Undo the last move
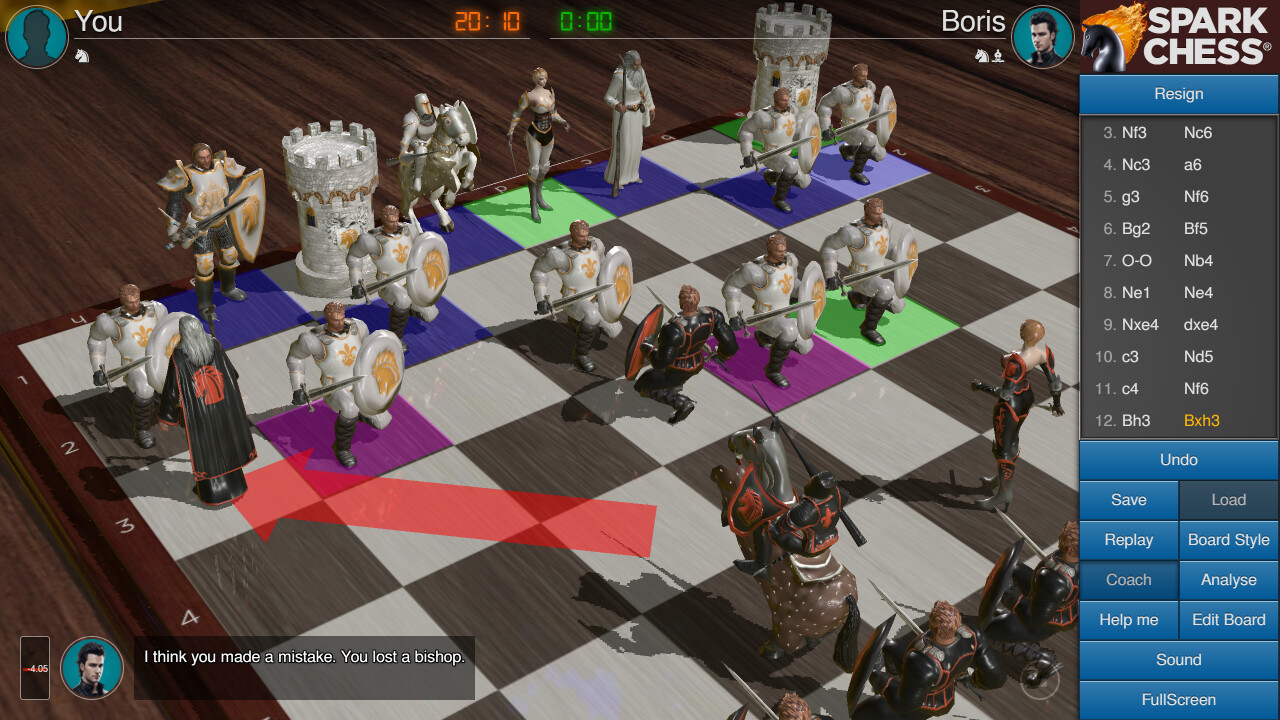This screenshot has height=720, width=1280. pyautogui.click(x=1178, y=460)
